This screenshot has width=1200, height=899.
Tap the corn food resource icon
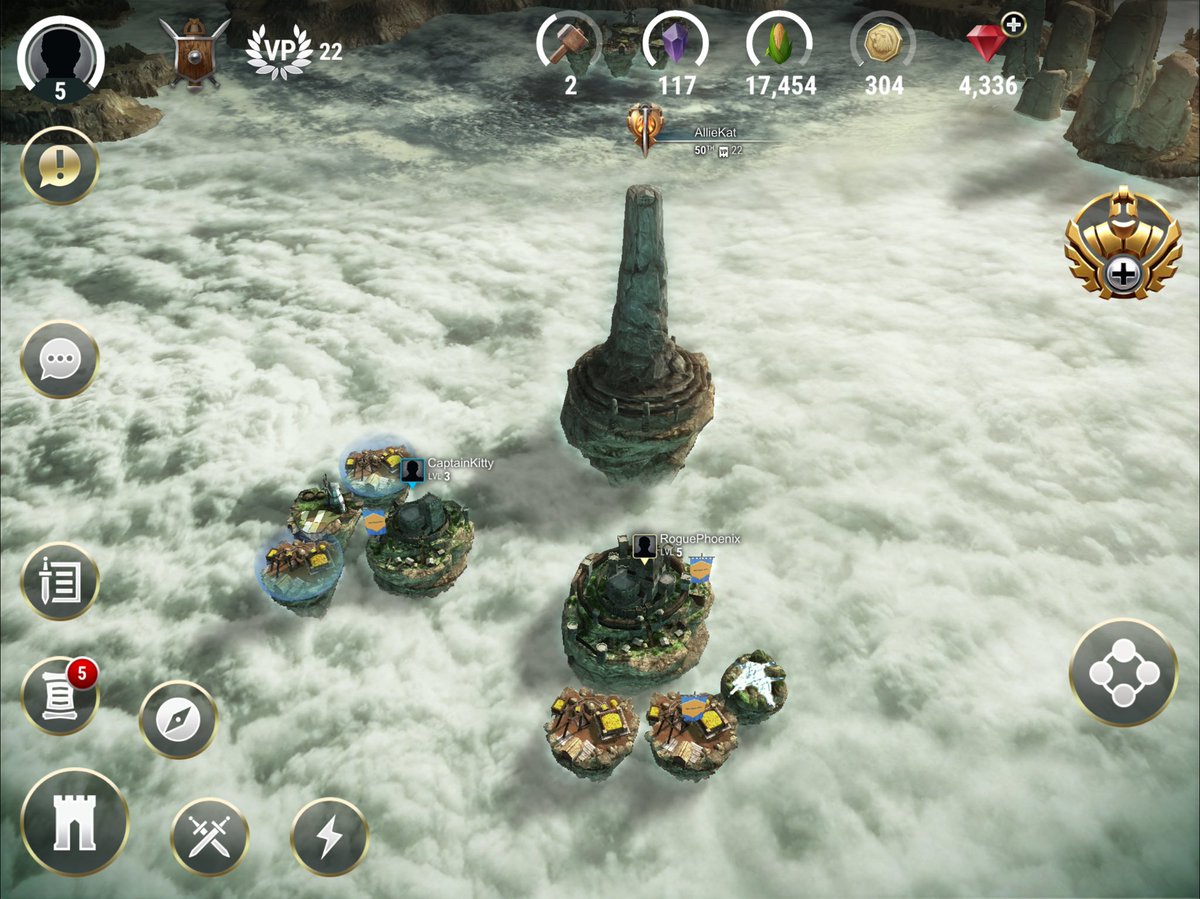point(780,45)
